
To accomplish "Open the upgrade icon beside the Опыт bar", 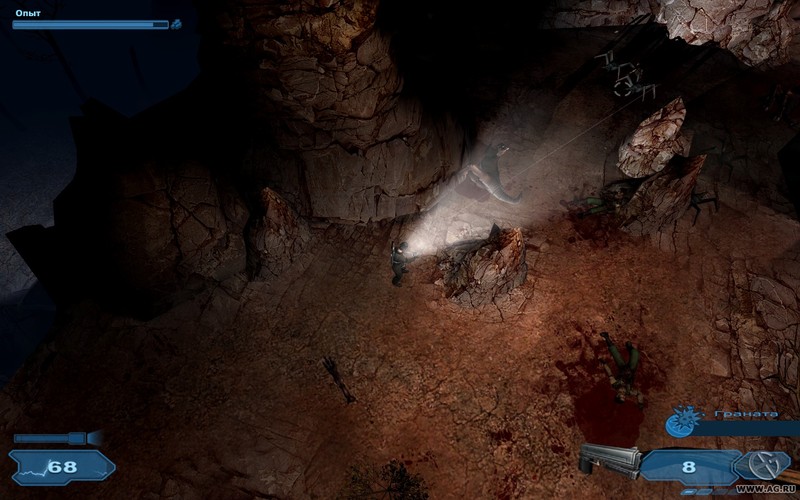I will pos(176,24).
